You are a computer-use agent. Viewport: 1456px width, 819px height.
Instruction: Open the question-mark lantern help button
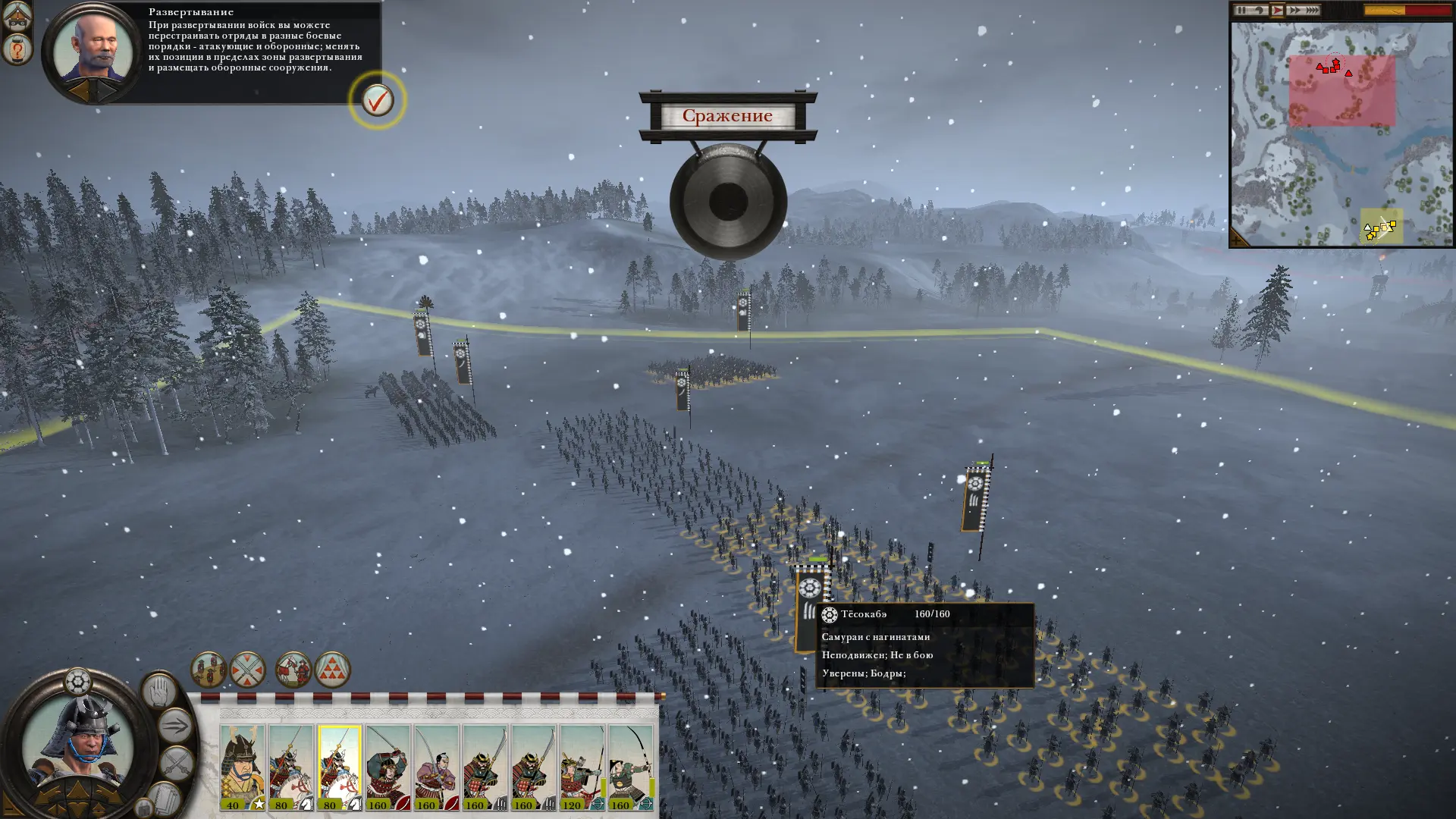point(17,50)
